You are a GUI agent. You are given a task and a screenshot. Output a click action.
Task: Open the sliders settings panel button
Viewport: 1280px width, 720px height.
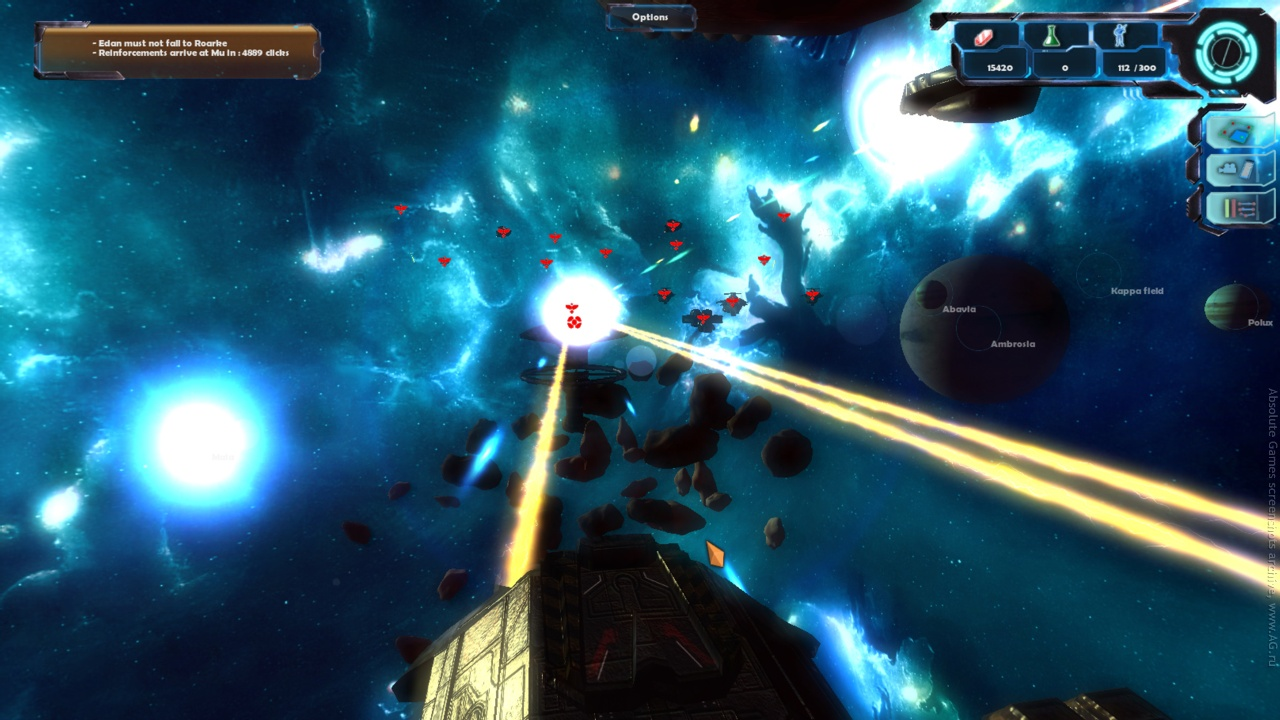(1239, 208)
